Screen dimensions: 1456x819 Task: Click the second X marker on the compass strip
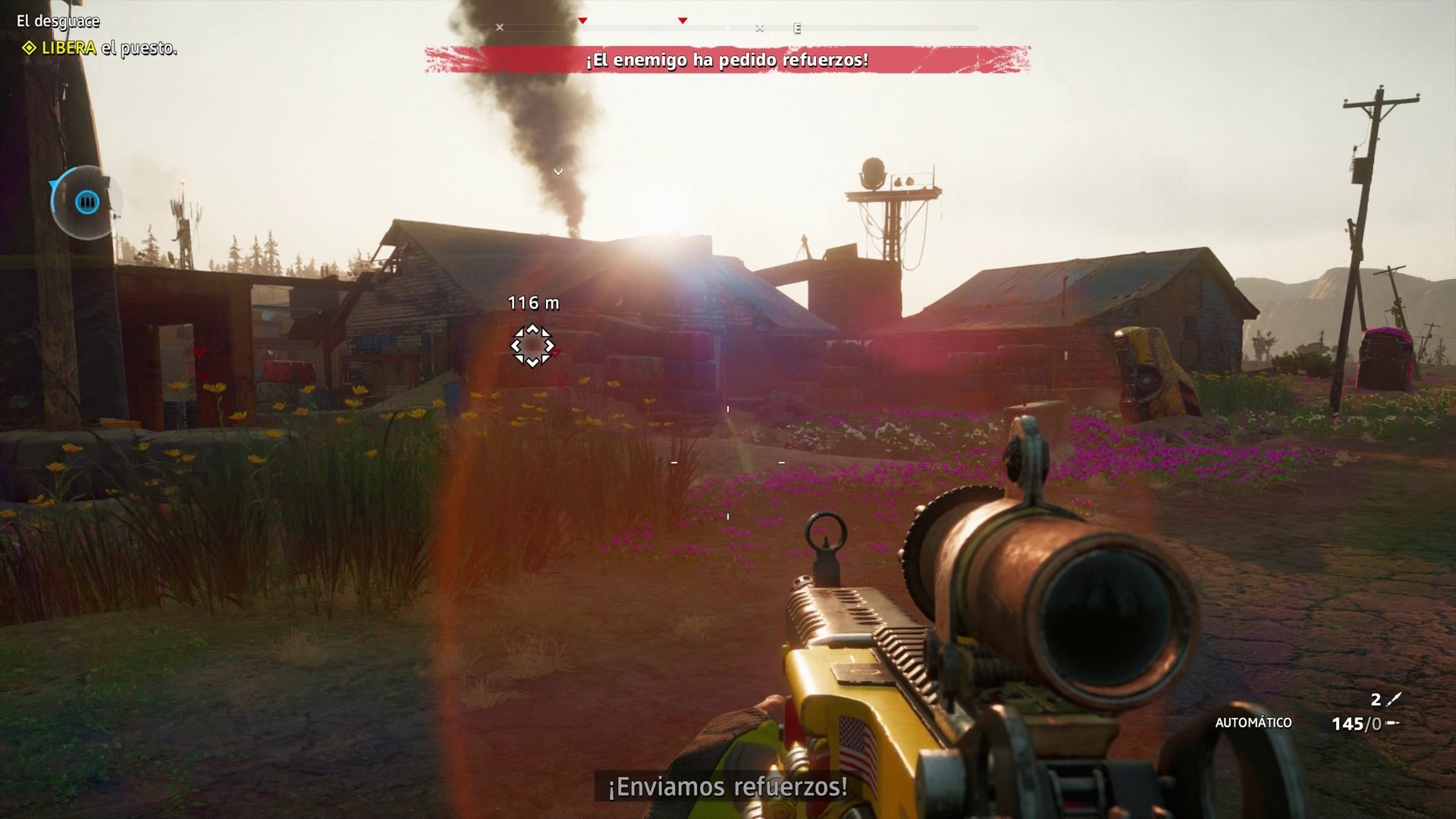coord(759,27)
